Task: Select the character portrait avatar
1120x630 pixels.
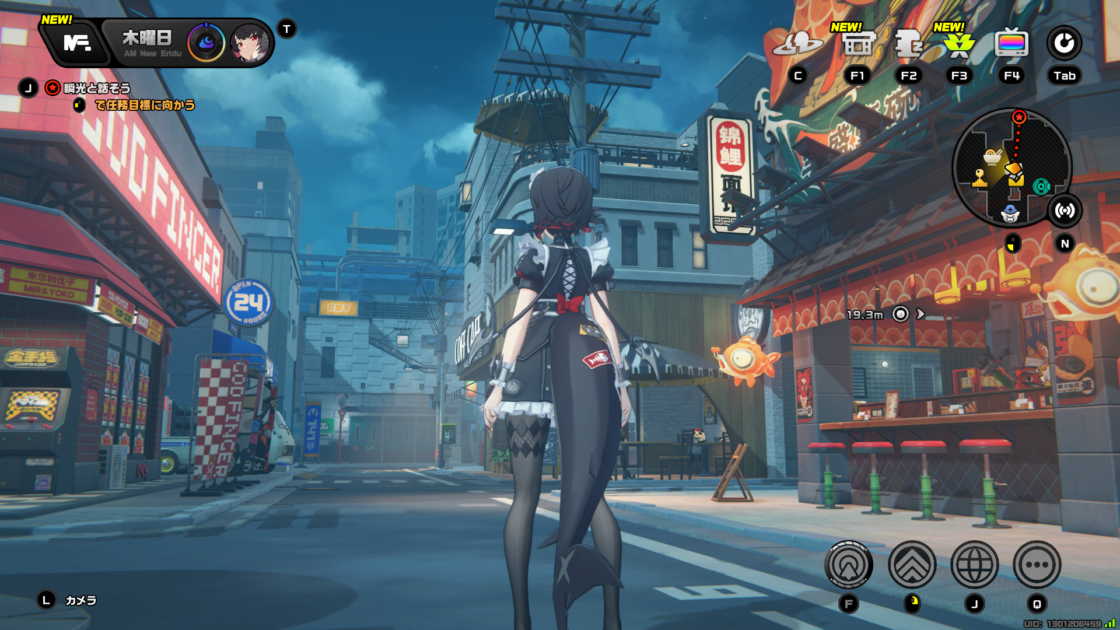Action: [248, 42]
